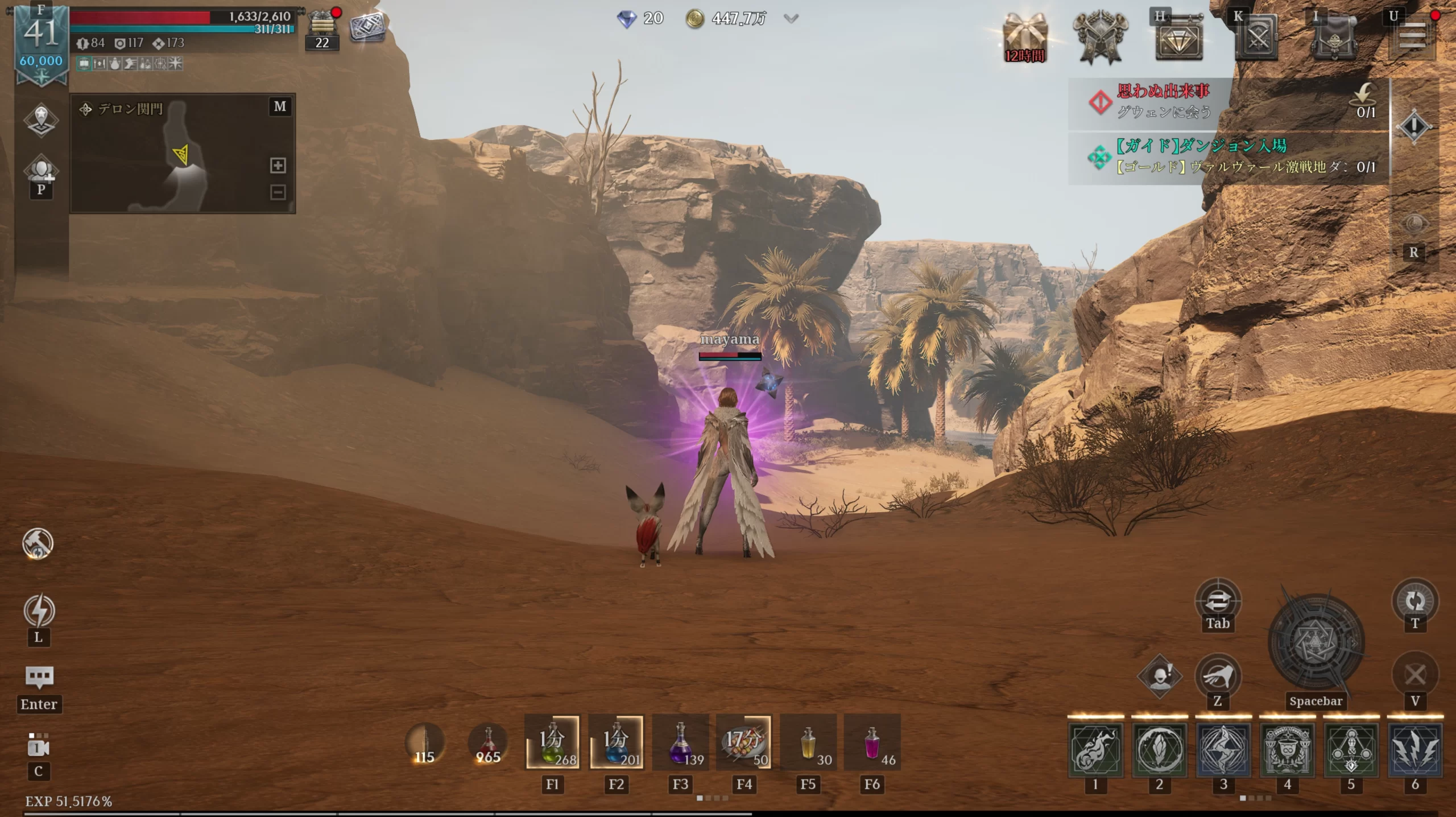This screenshot has height=817, width=1456.
Task: Zoom in the minimap with plus button
Action: tap(278, 166)
